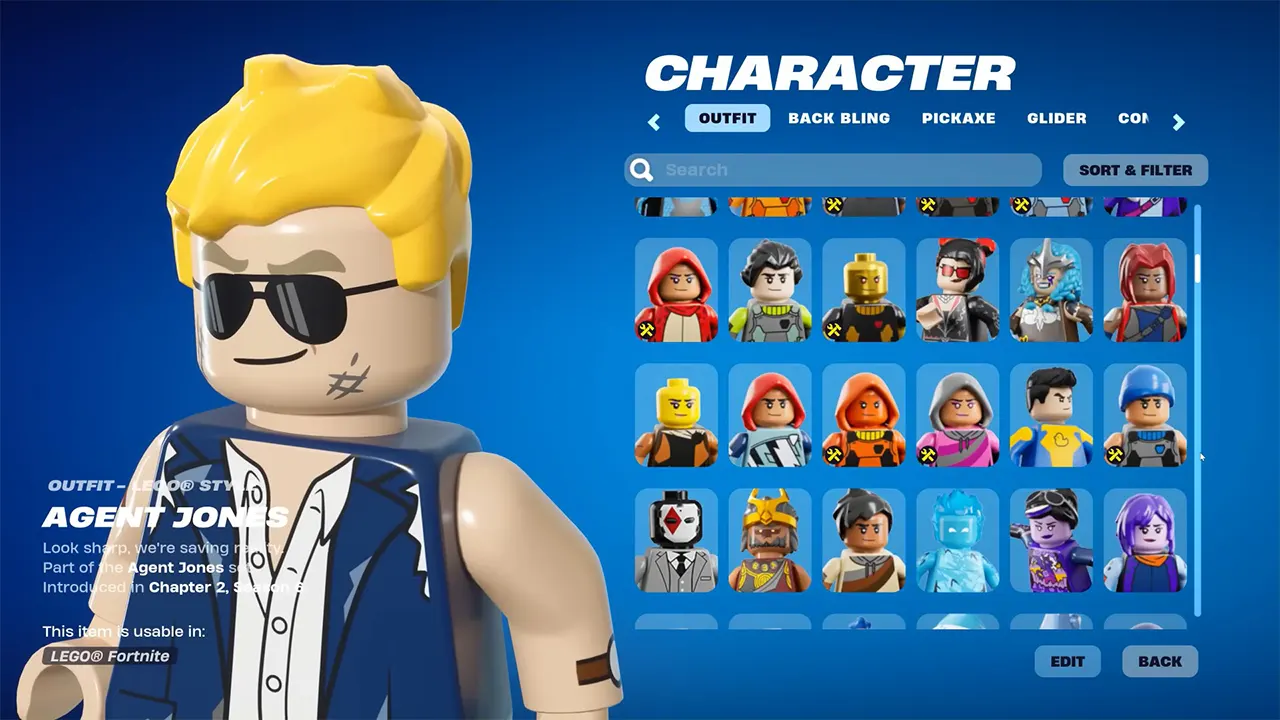
Task: Click left arrow to reveal previous category
Action: (654, 121)
